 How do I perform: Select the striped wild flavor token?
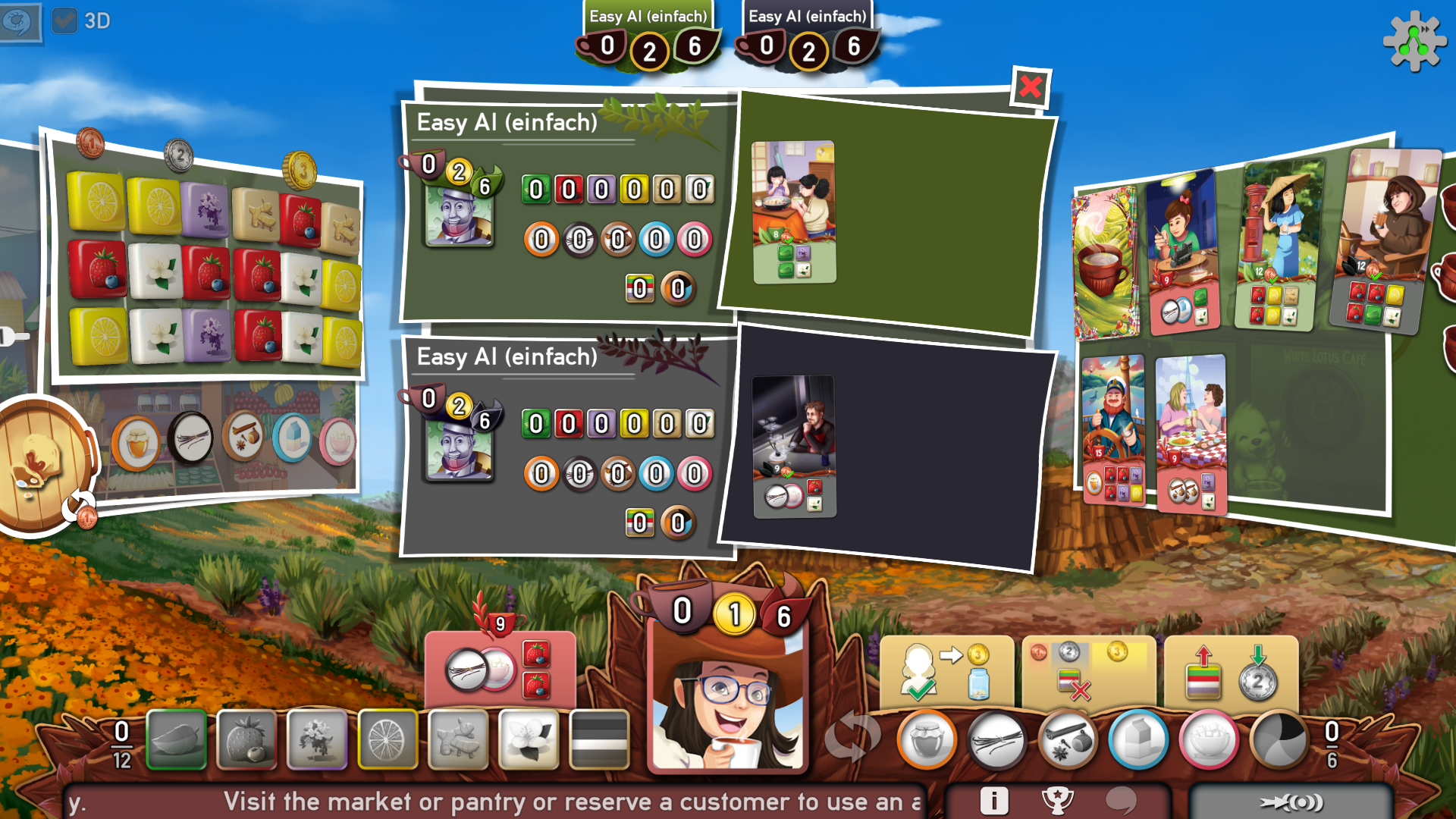(599, 741)
